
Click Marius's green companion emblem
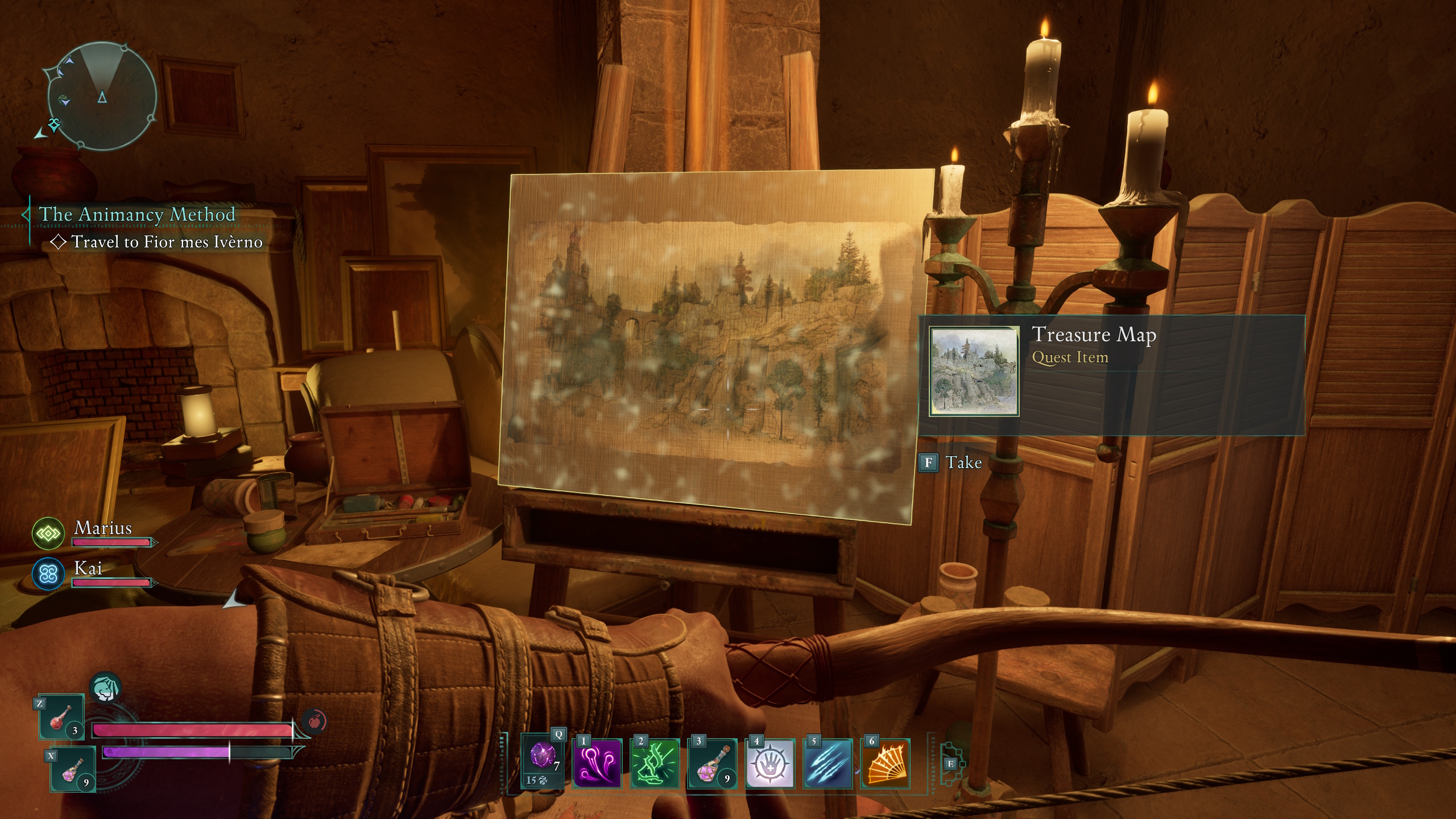(47, 533)
